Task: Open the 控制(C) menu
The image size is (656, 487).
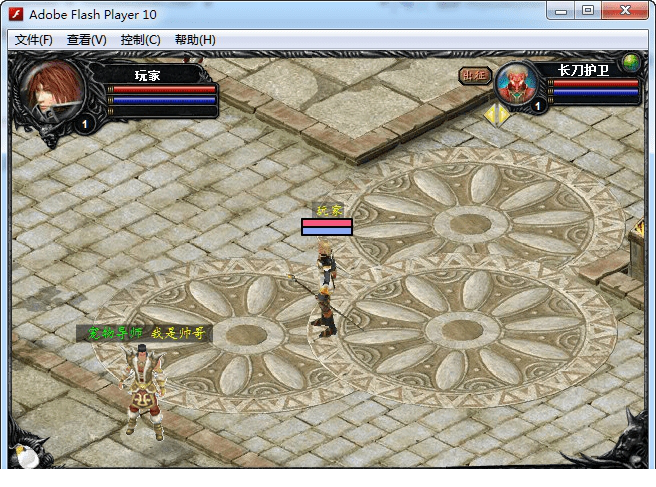Action: [x=140, y=40]
